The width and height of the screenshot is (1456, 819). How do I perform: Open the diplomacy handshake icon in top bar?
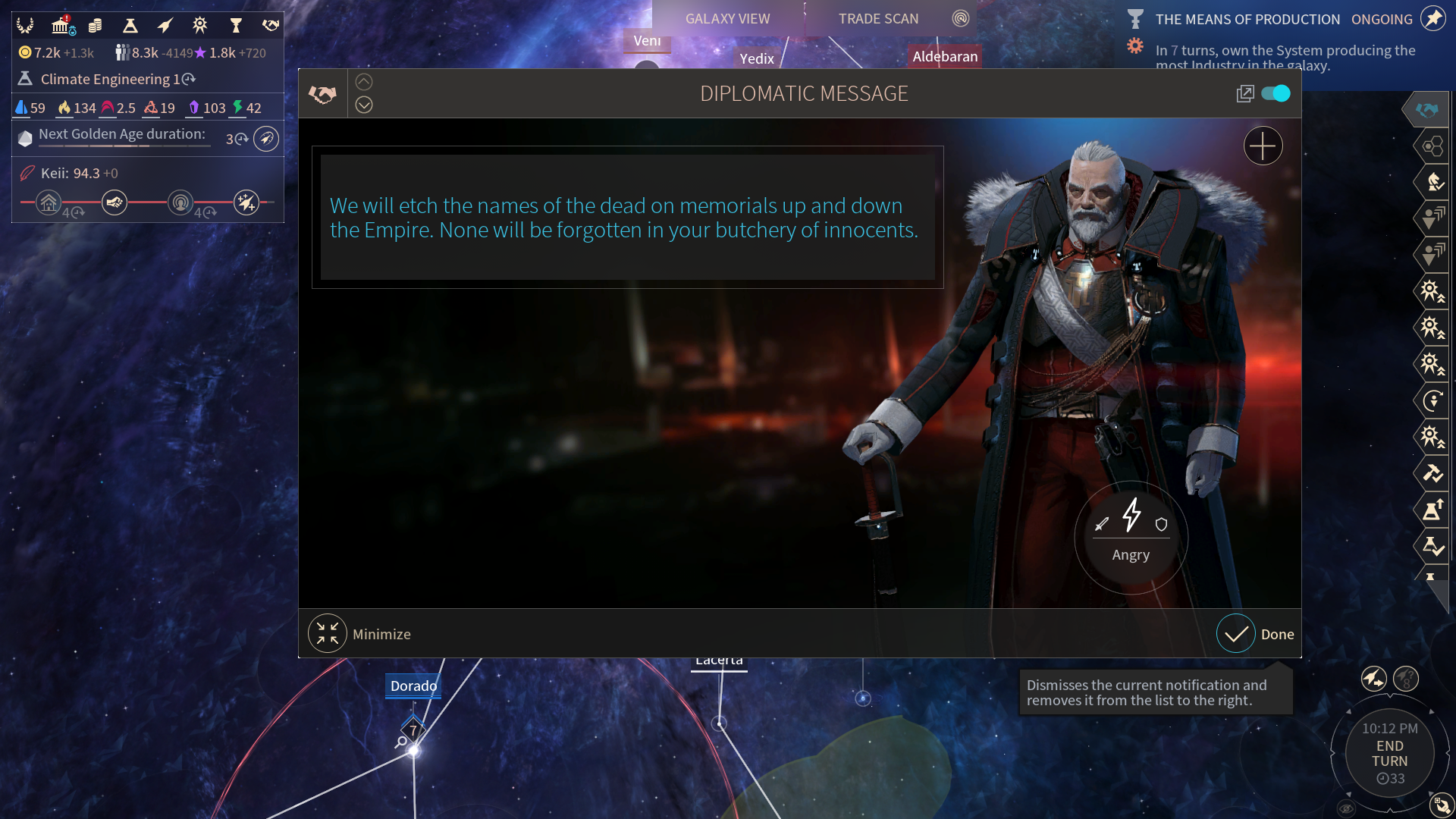click(270, 26)
